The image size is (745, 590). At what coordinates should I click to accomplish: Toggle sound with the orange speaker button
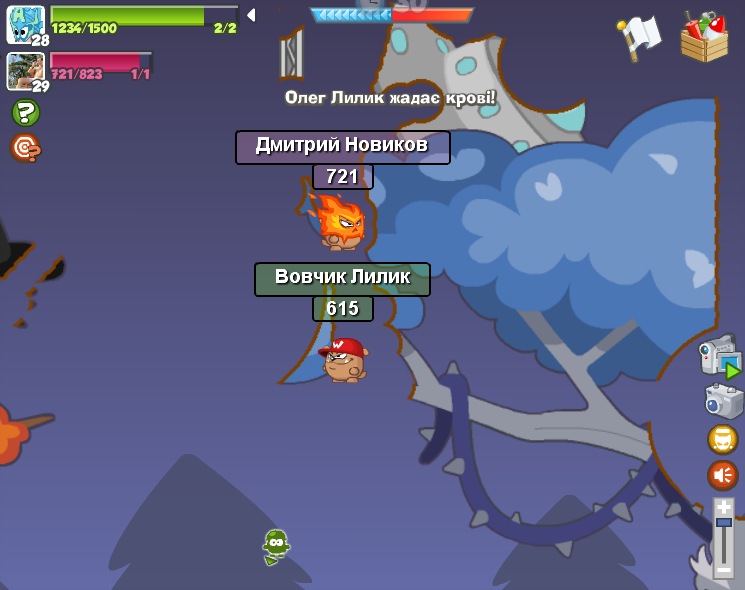[722, 475]
